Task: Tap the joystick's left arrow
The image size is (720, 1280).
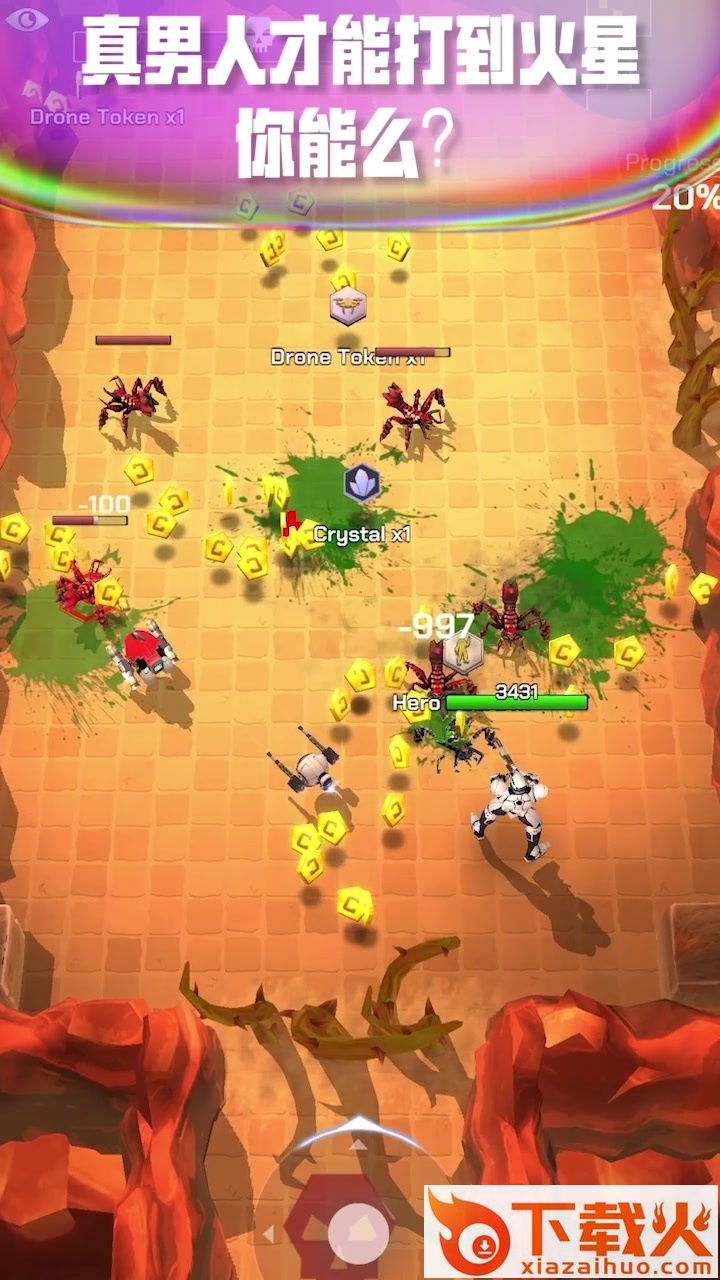Action: pyautogui.click(x=268, y=1236)
